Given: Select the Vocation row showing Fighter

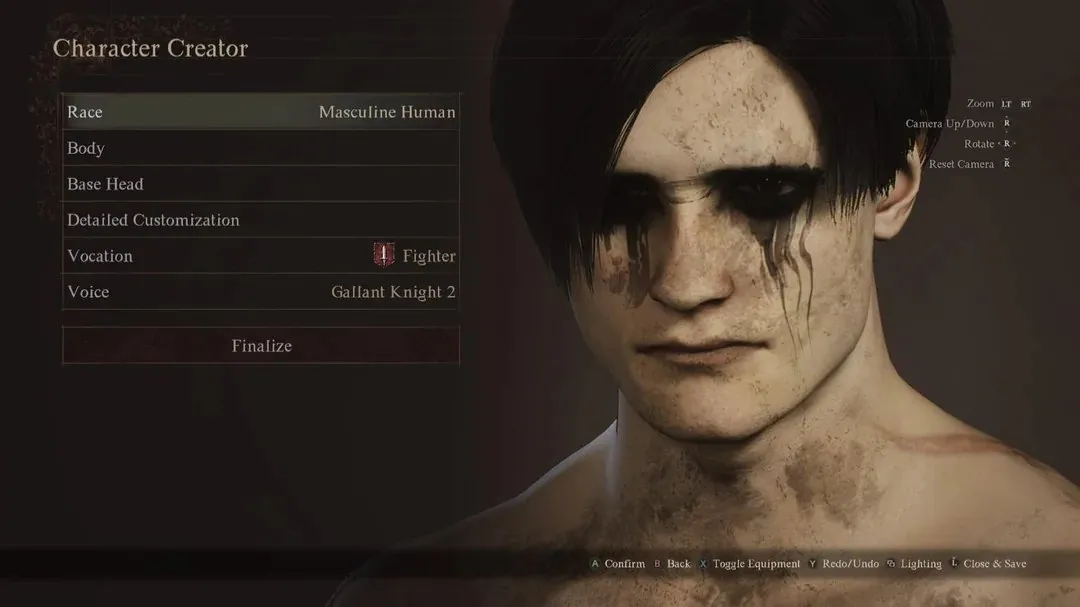Looking at the screenshot, I should click(x=260, y=256).
